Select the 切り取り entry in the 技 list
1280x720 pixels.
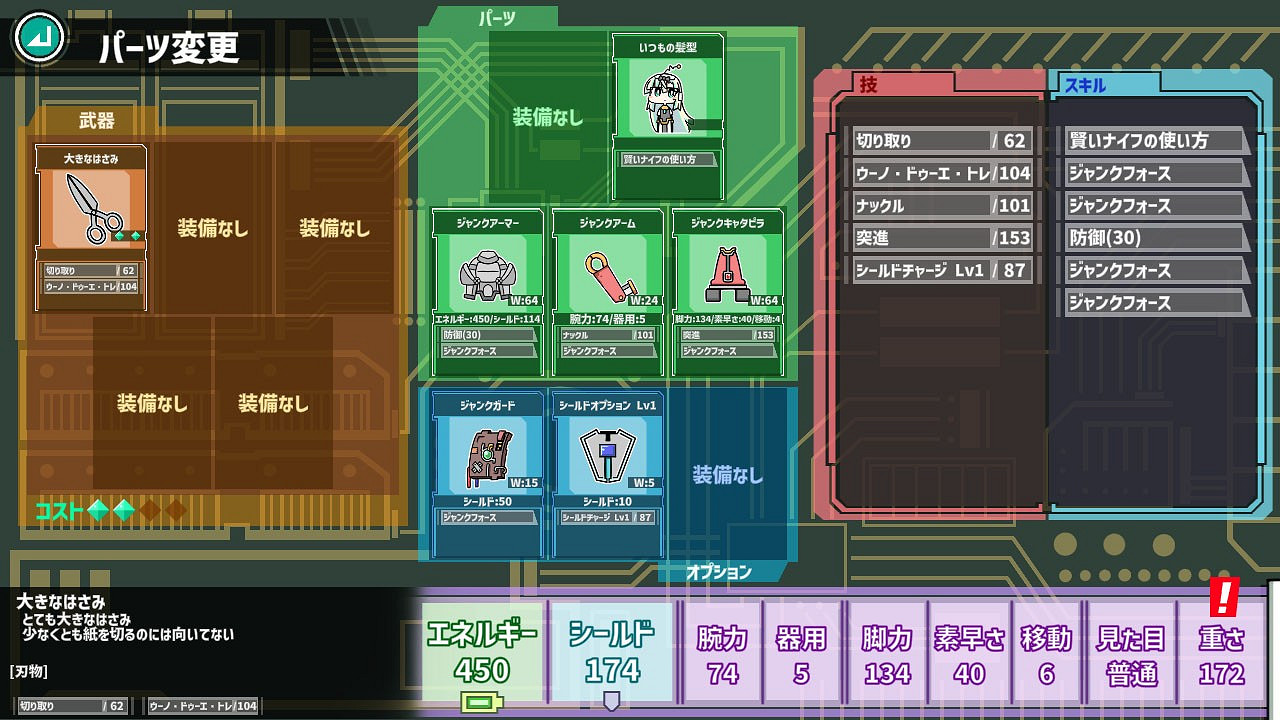940,139
